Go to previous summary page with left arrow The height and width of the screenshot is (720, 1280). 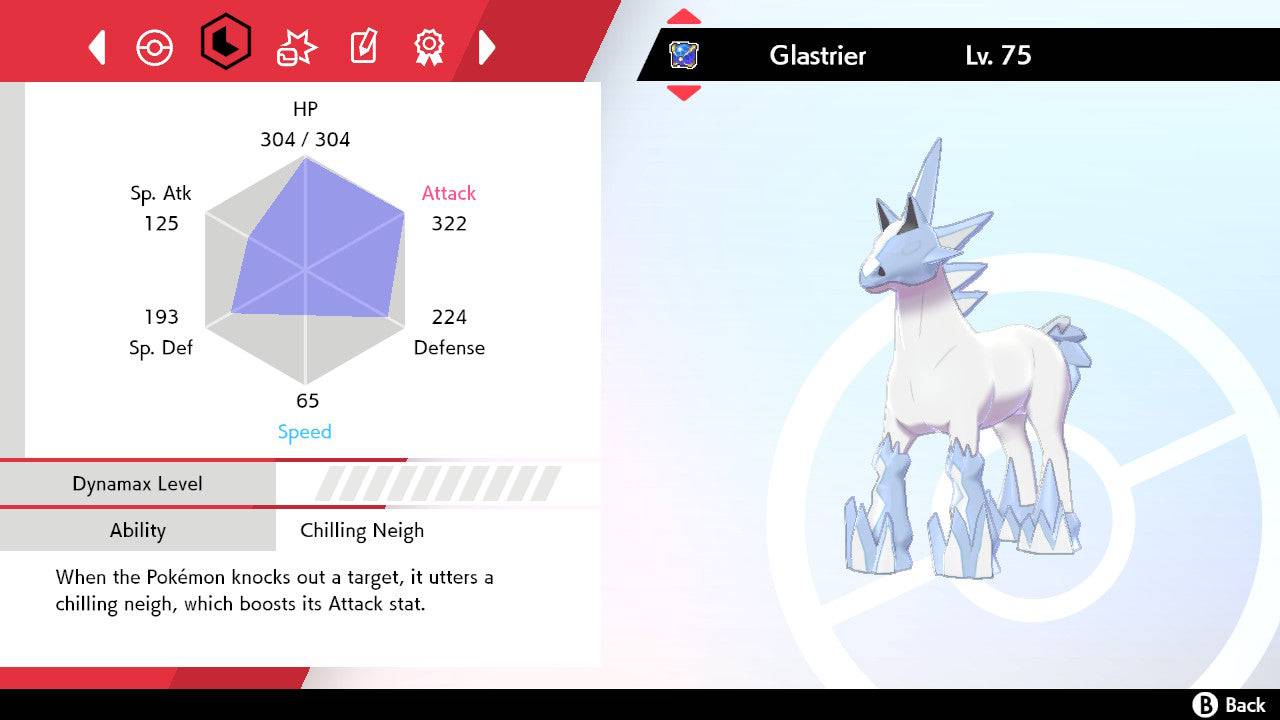pyautogui.click(x=97, y=47)
